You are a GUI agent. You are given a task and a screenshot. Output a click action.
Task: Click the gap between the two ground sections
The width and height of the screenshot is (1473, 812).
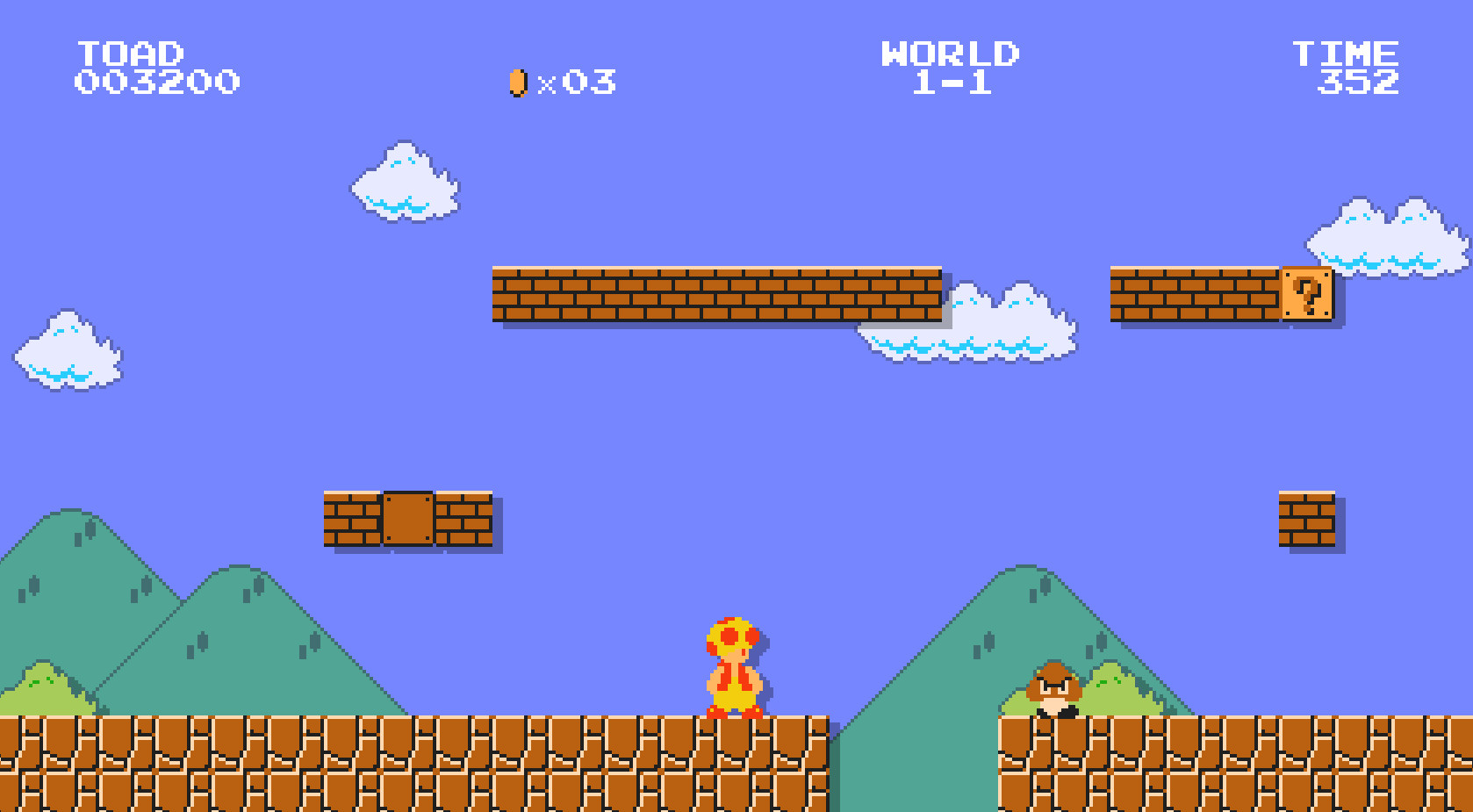[913, 764]
